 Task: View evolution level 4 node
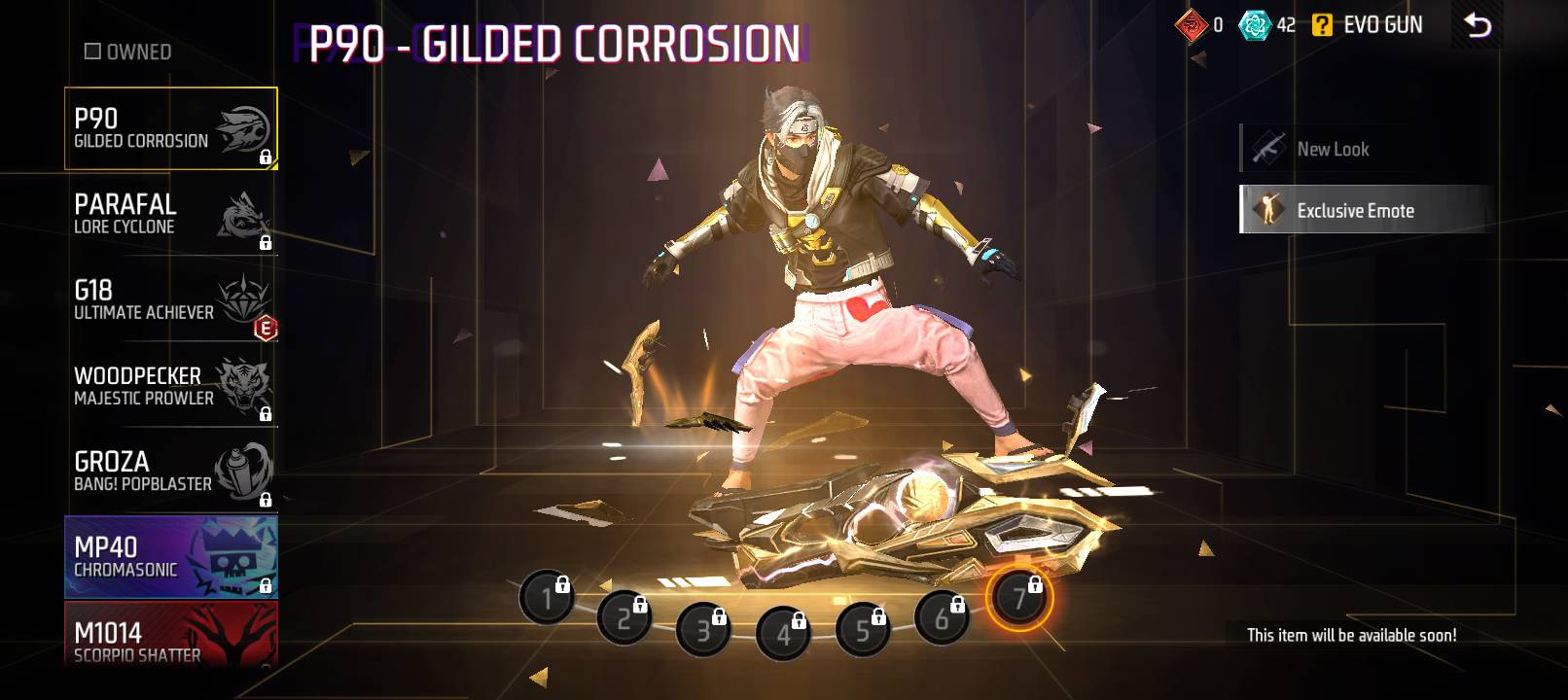tap(783, 634)
